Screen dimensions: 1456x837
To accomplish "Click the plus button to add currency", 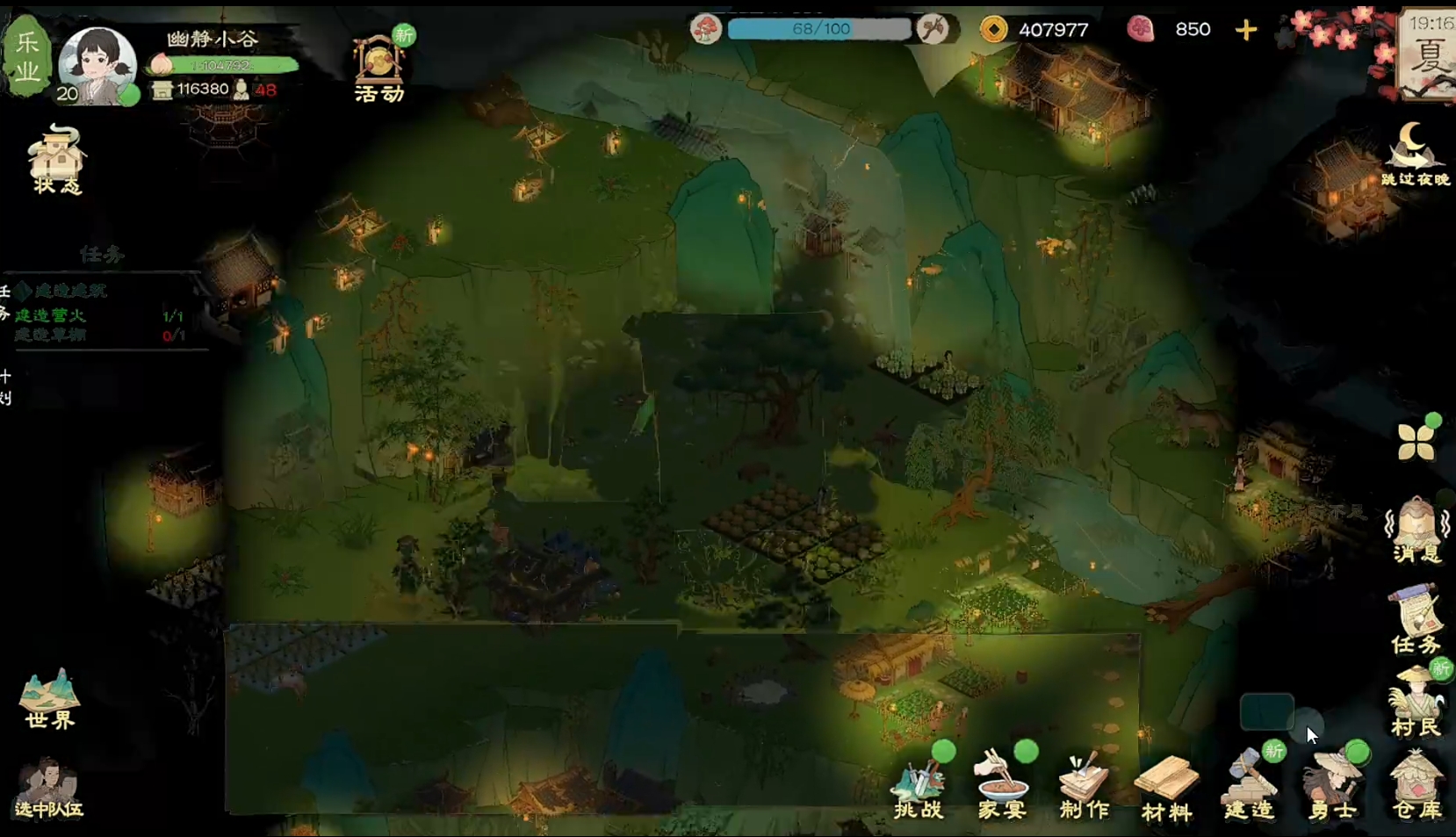I will coord(1245,30).
